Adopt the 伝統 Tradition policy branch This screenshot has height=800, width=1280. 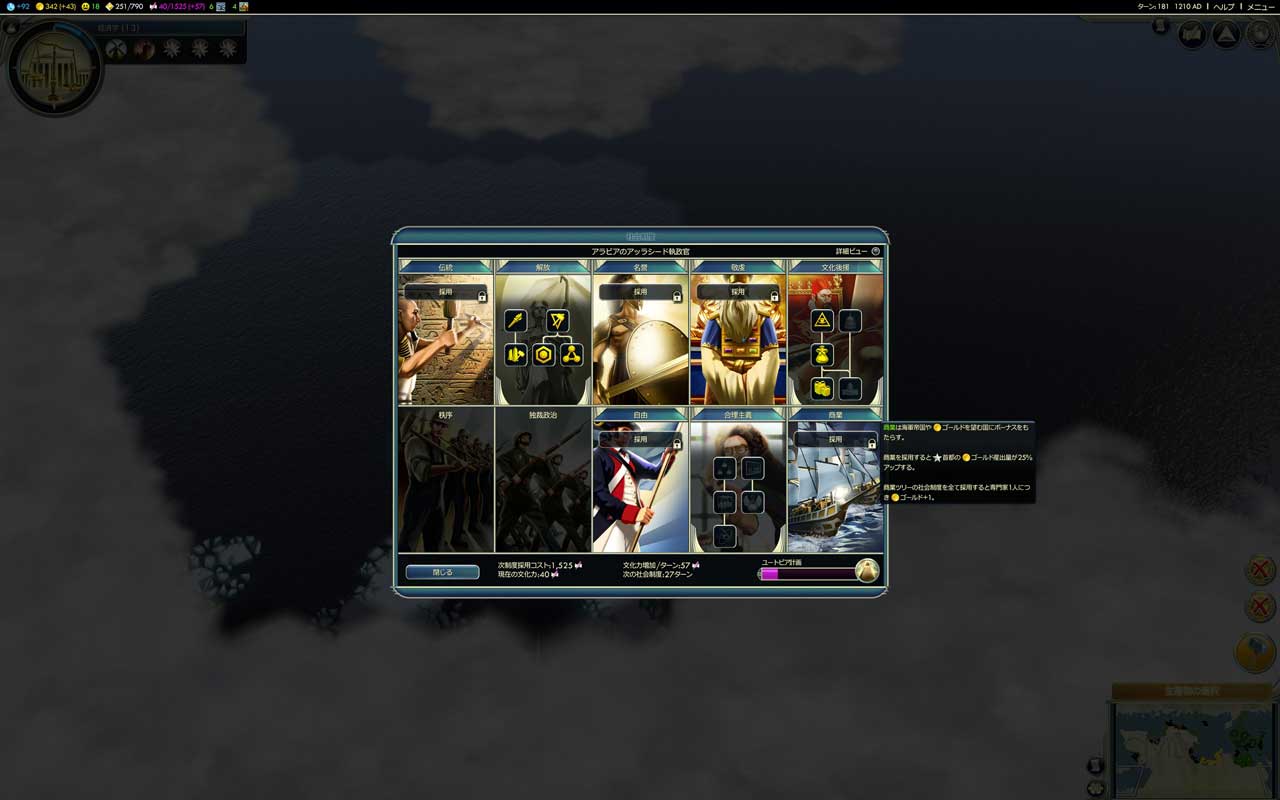445,293
